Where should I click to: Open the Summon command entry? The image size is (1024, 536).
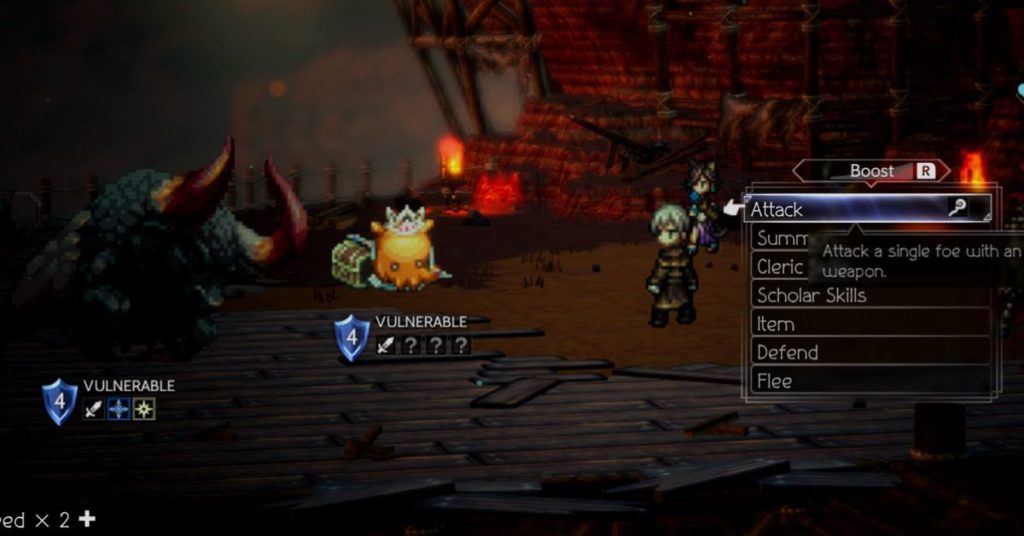tap(782, 238)
